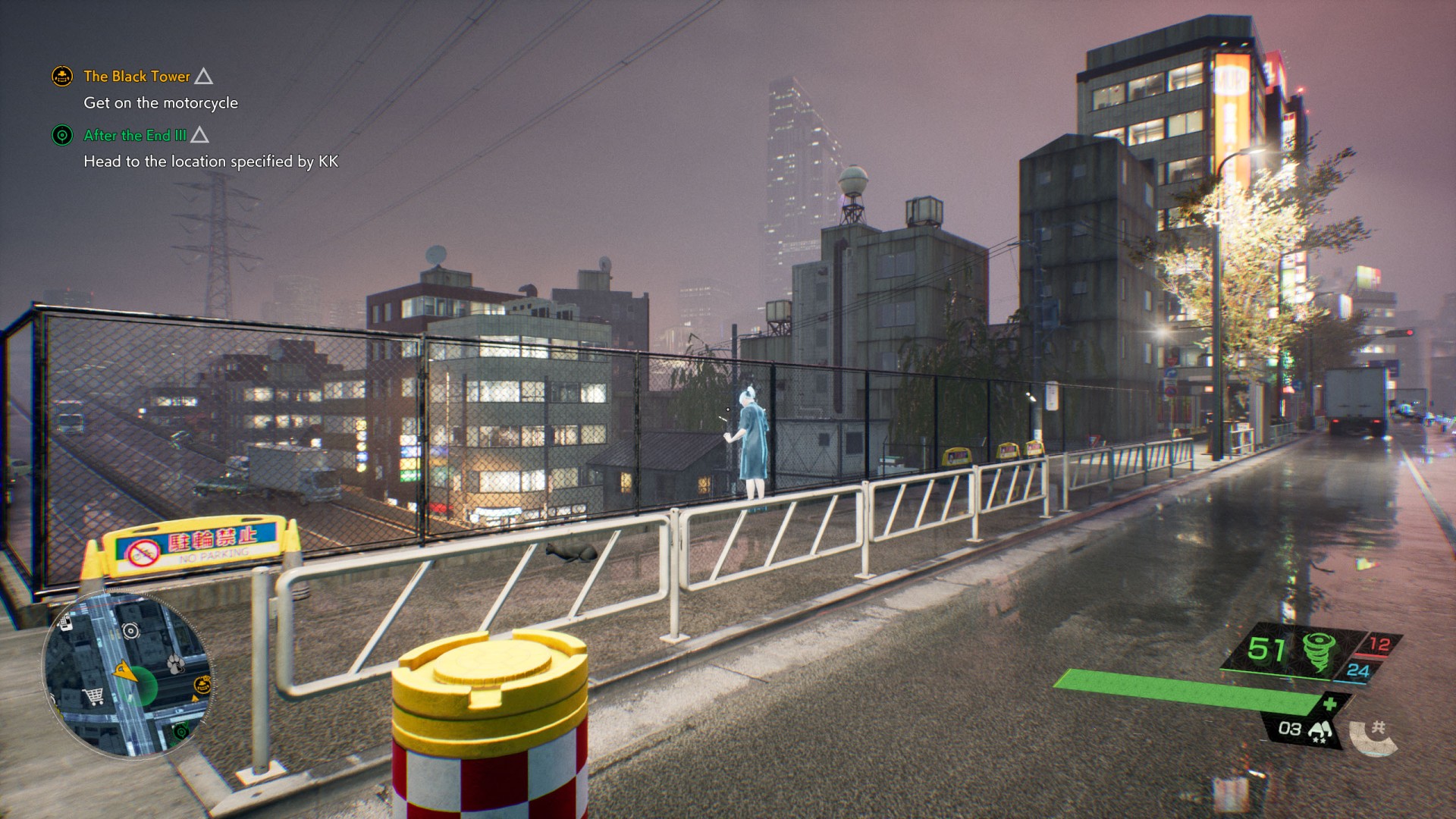Select the shopping cart marker on the minimap
Viewport: 1456px width, 819px height.
tap(93, 695)
